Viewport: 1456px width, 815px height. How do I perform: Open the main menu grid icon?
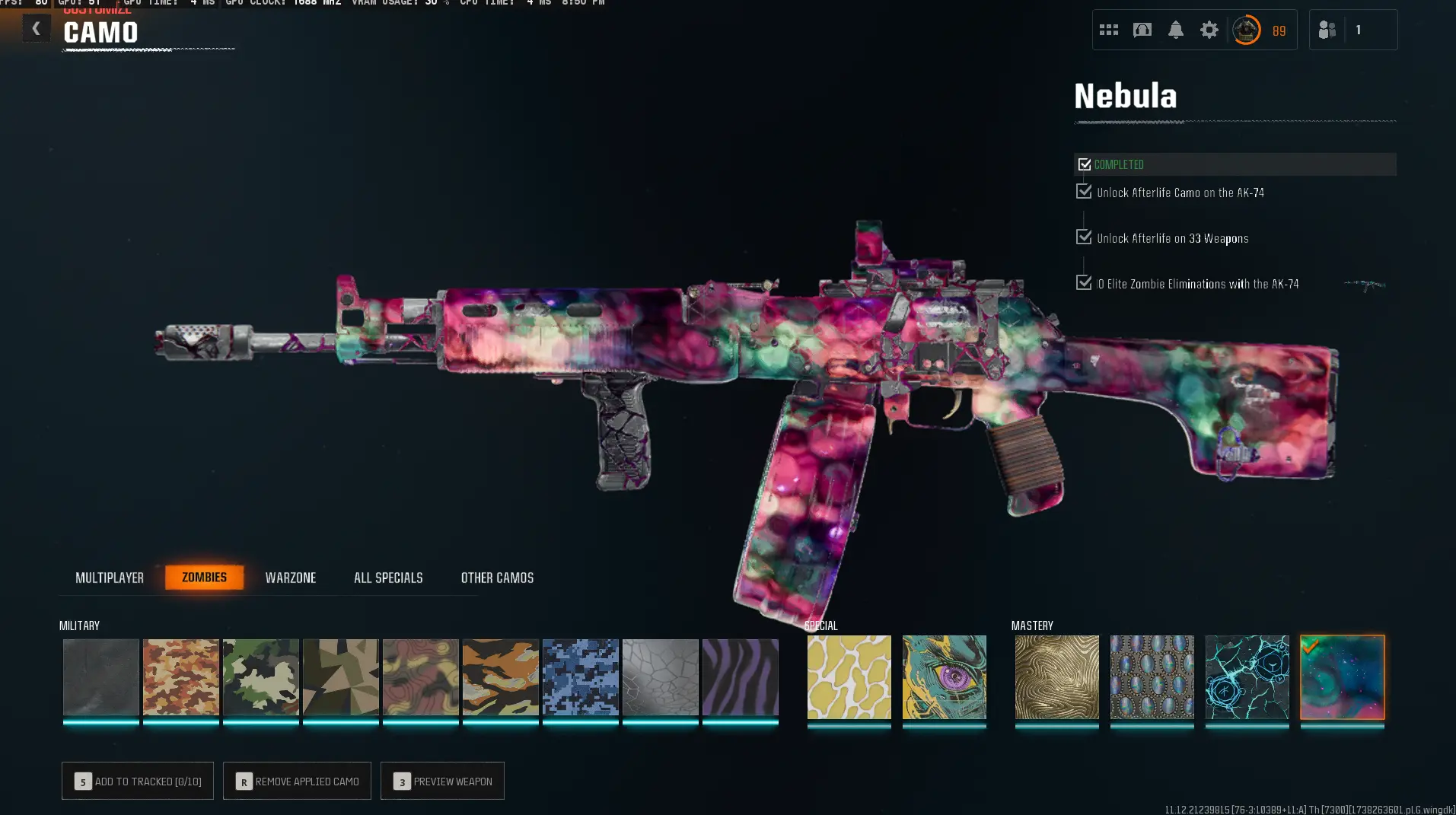[x=1108, y=29]
